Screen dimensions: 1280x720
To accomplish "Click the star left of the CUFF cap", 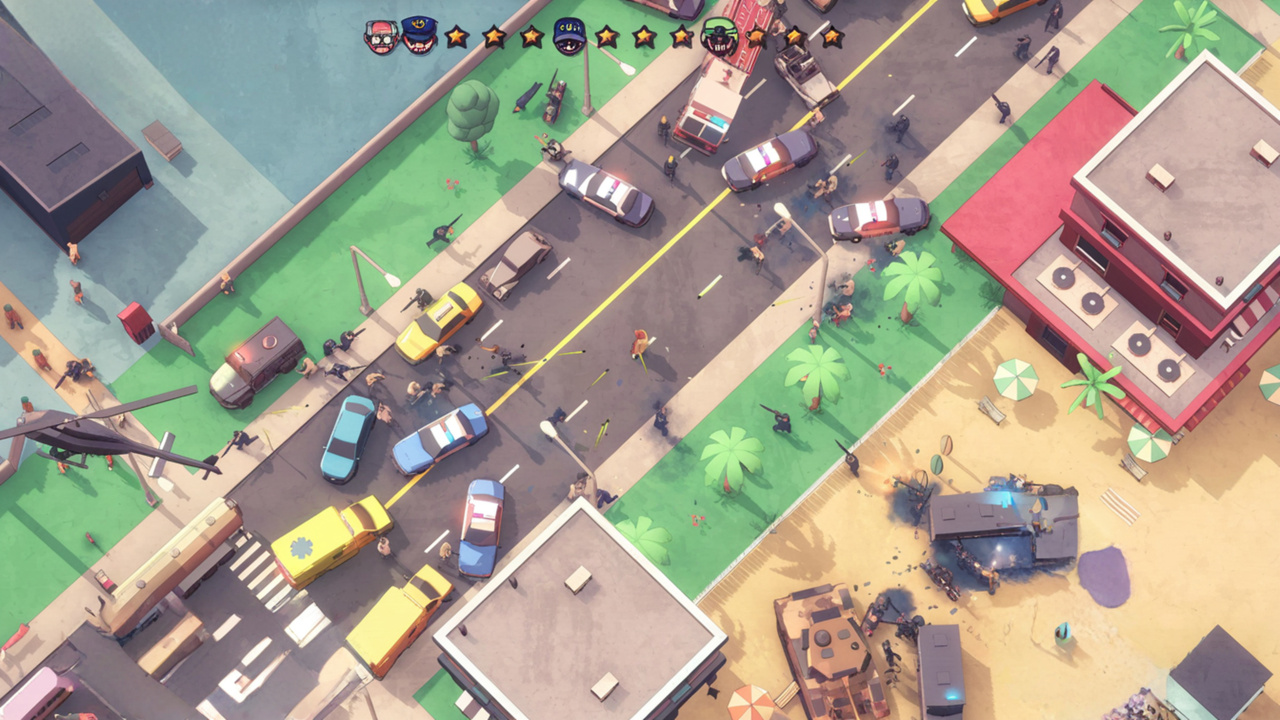I will coord(532,35).
